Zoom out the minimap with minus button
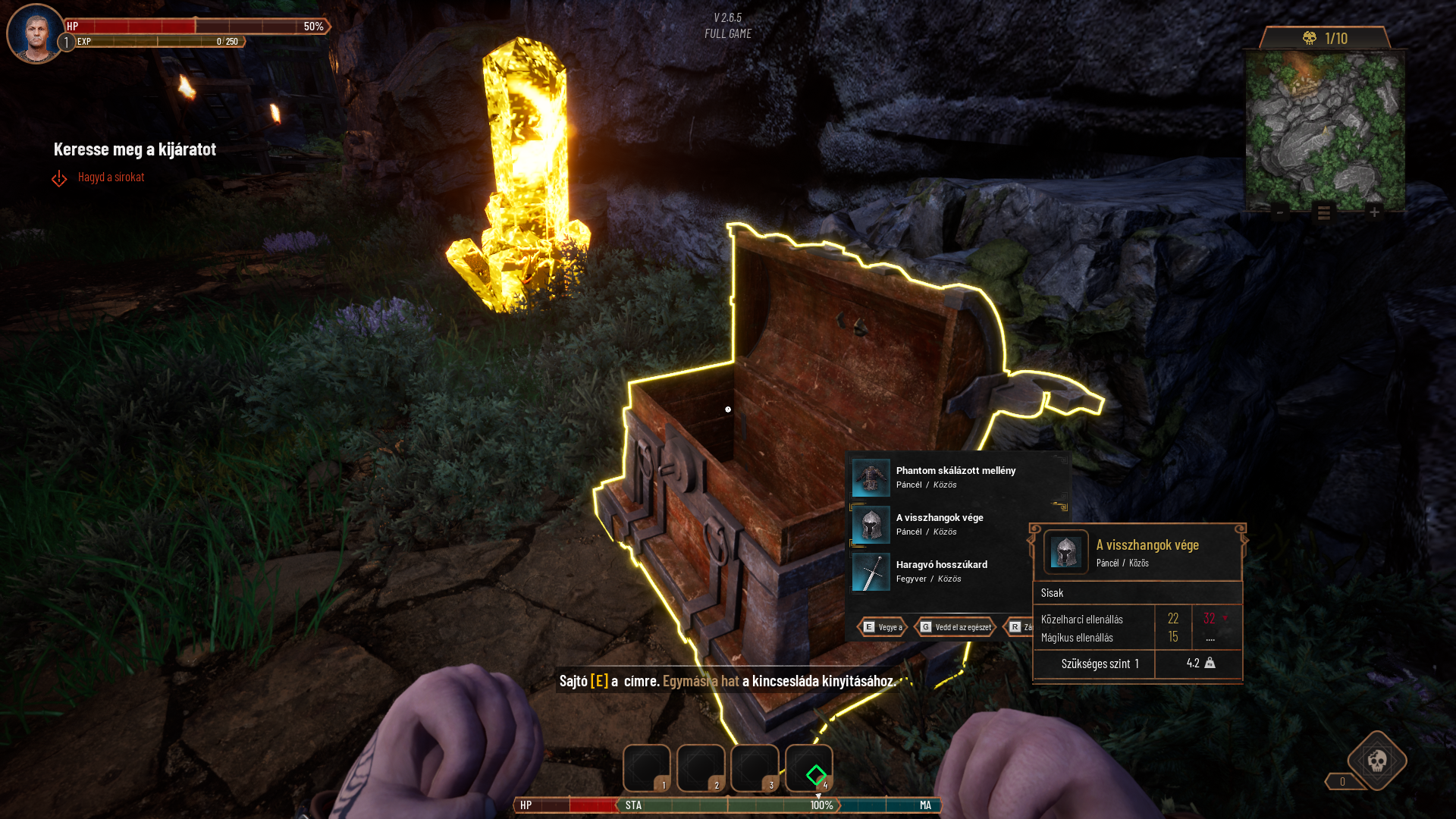This screenshot has width=1456, height=819. 1280,212
